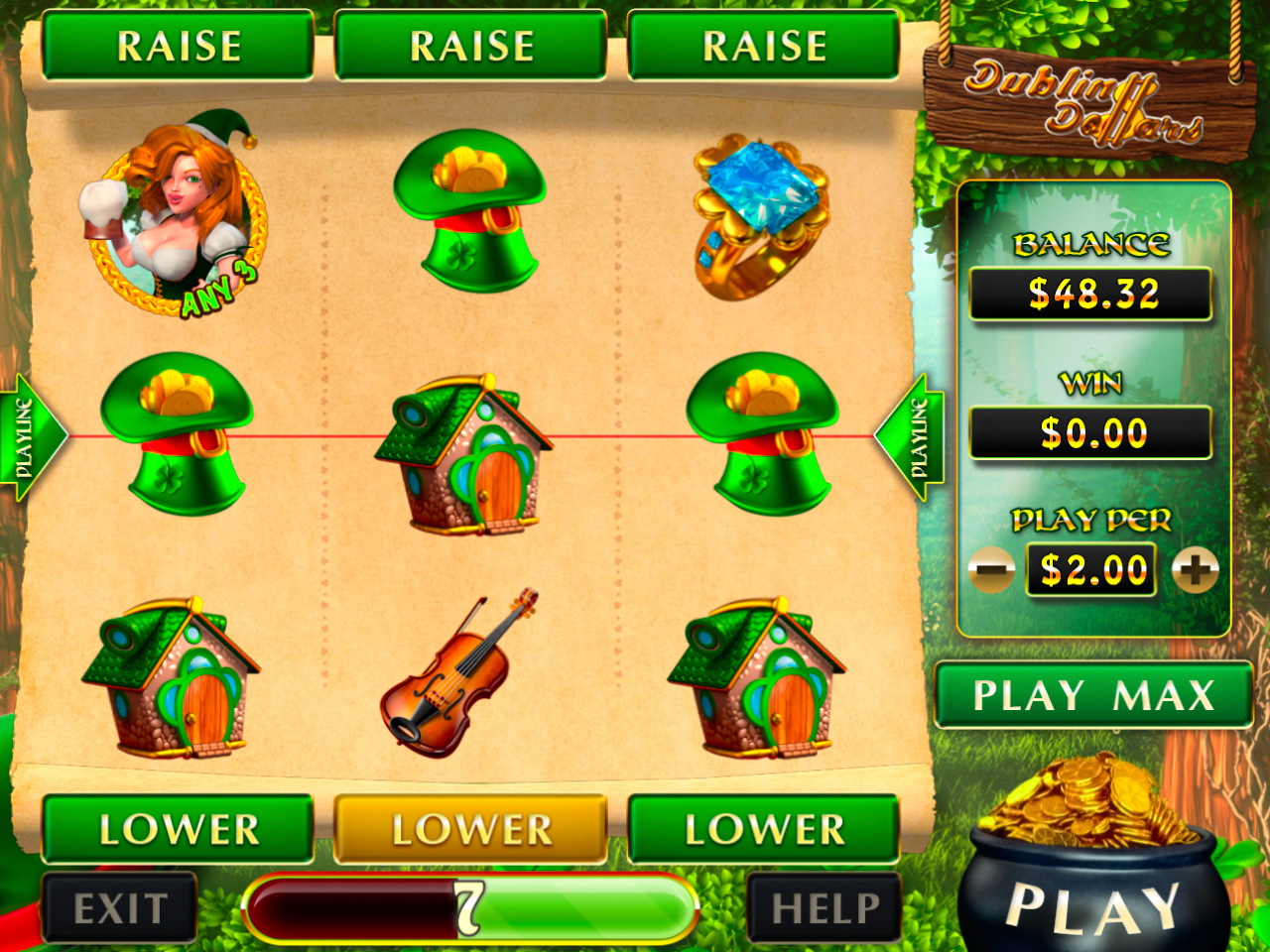Hit the PLAY MAX button
This screenshot has height=952, width=1270.
pos(1093,695)
